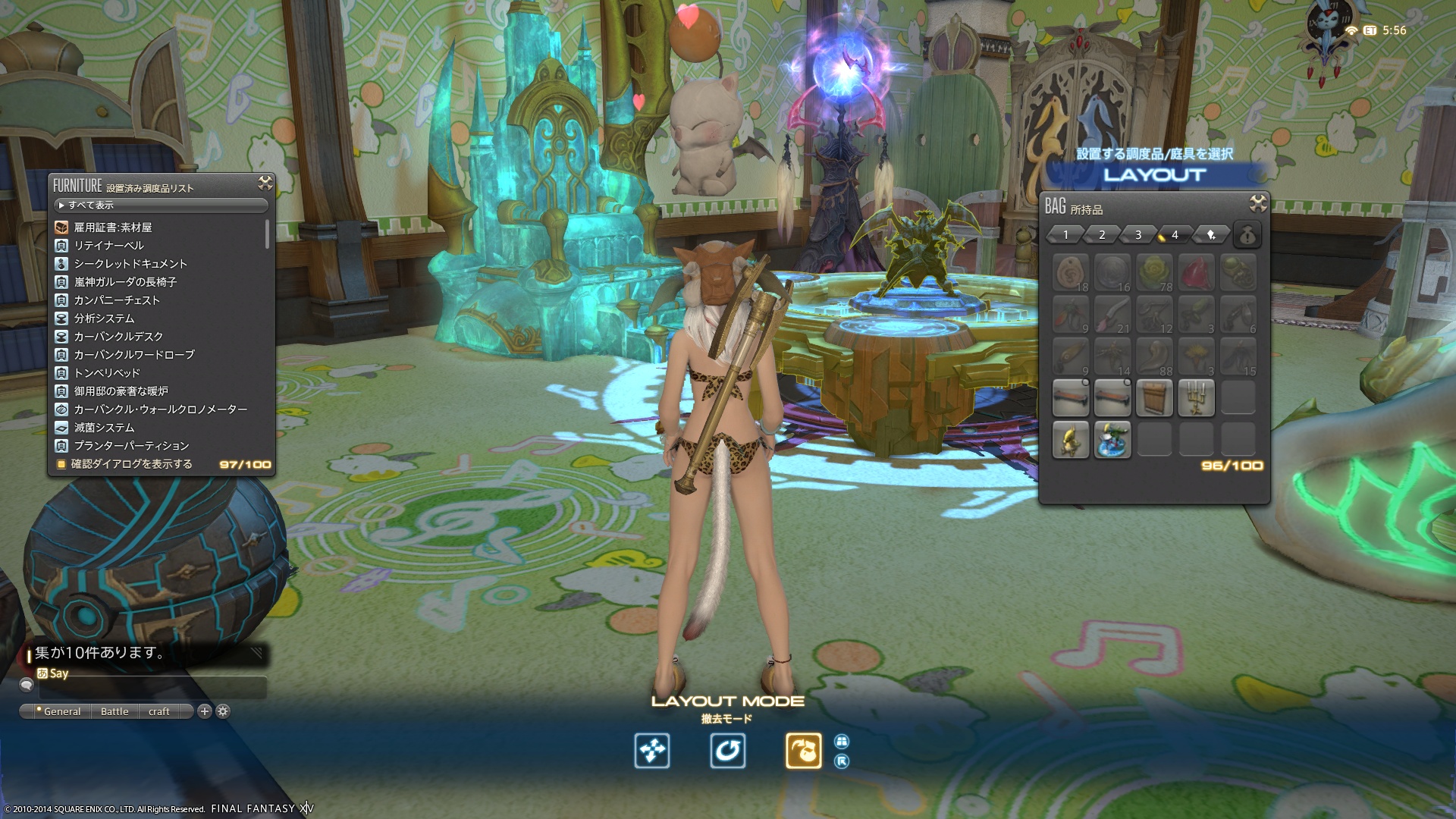Switch to the Battle chat tab
Viewport: 1456px width, 819px height.
coord(115,711)
